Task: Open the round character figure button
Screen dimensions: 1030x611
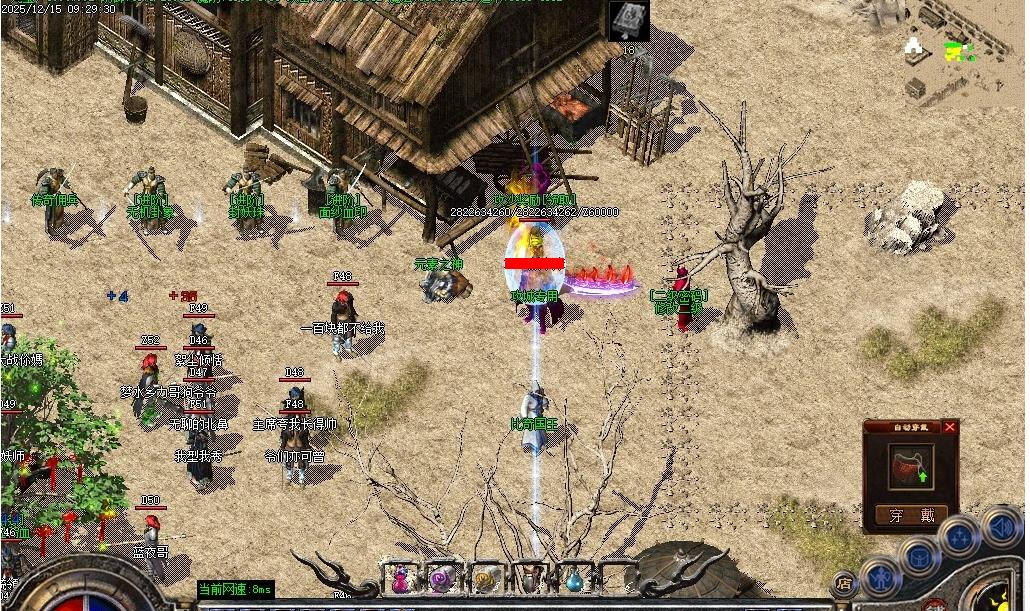Action: click(880, 578)
